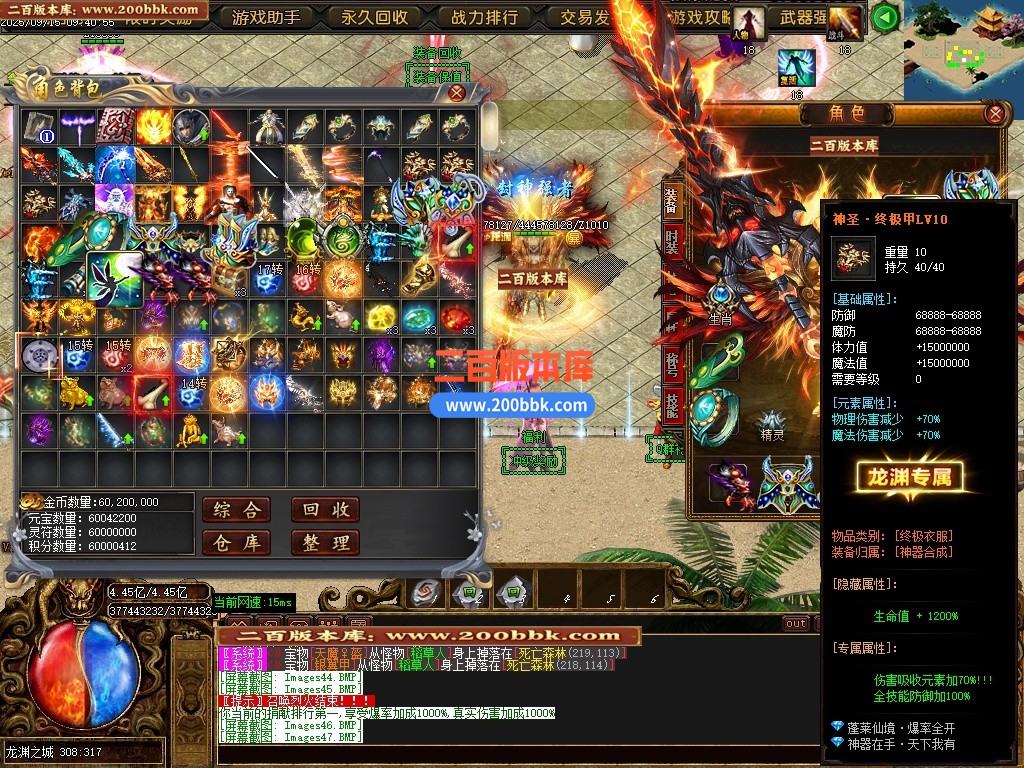This screenshot has width=1024, height=768.
Task: Close the 角色 character panel
Action: tap(994, 113)
